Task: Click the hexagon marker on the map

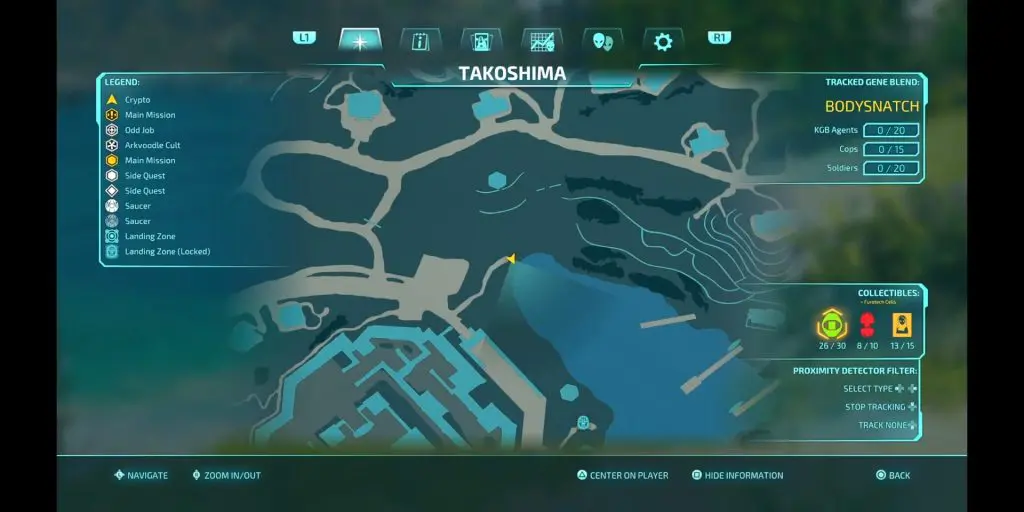Action: pyautogui.click(x=496, y=180)
